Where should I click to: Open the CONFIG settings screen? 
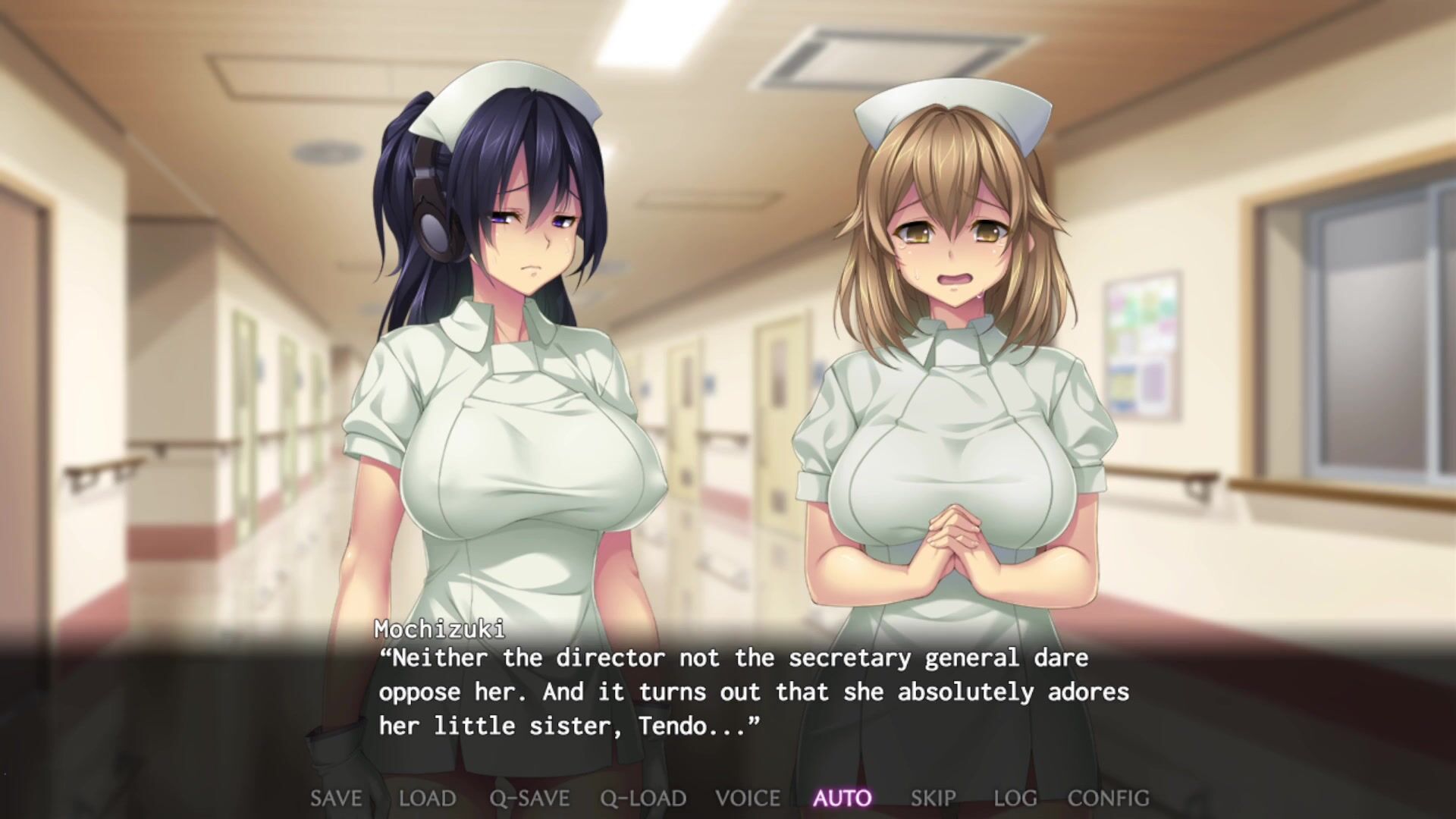[x=1108, y=799]
